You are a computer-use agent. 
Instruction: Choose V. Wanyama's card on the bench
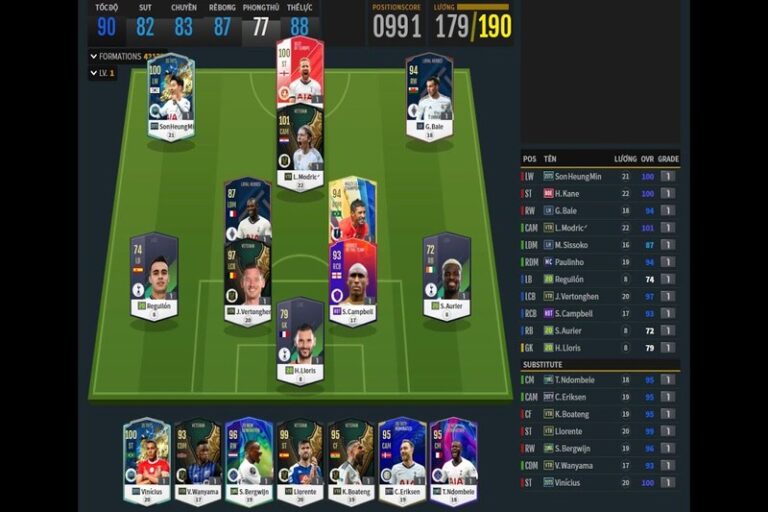pos(197,461)
